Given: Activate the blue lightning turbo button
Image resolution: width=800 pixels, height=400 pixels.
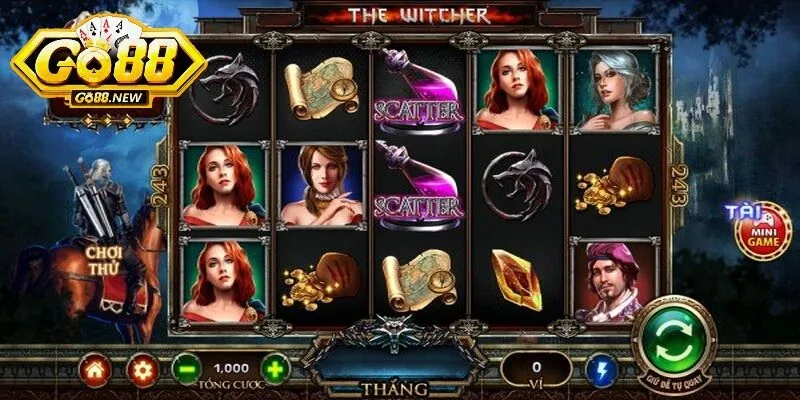Looking at the screenshot, I should point(602,369).
